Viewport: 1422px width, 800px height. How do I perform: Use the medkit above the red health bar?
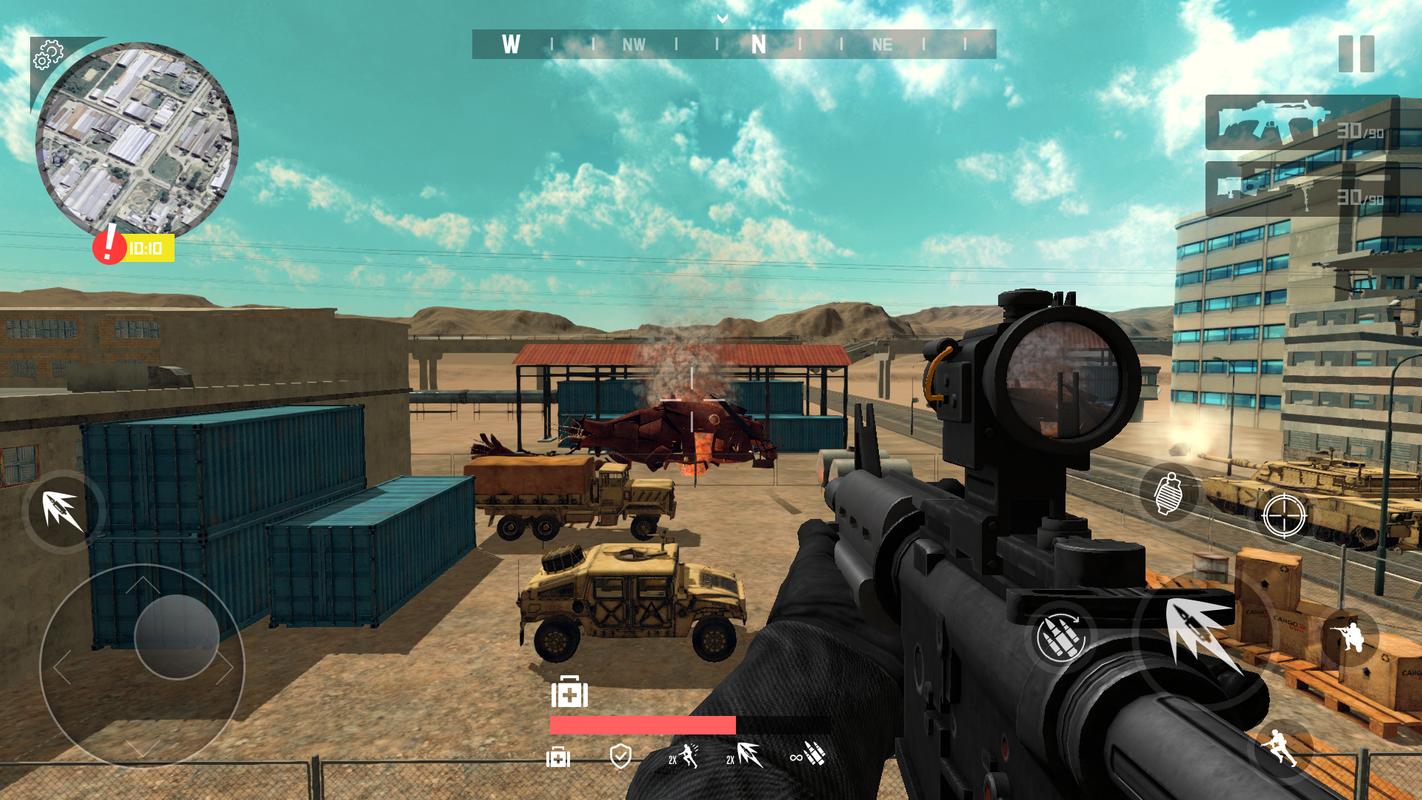(x=569, y=691)
